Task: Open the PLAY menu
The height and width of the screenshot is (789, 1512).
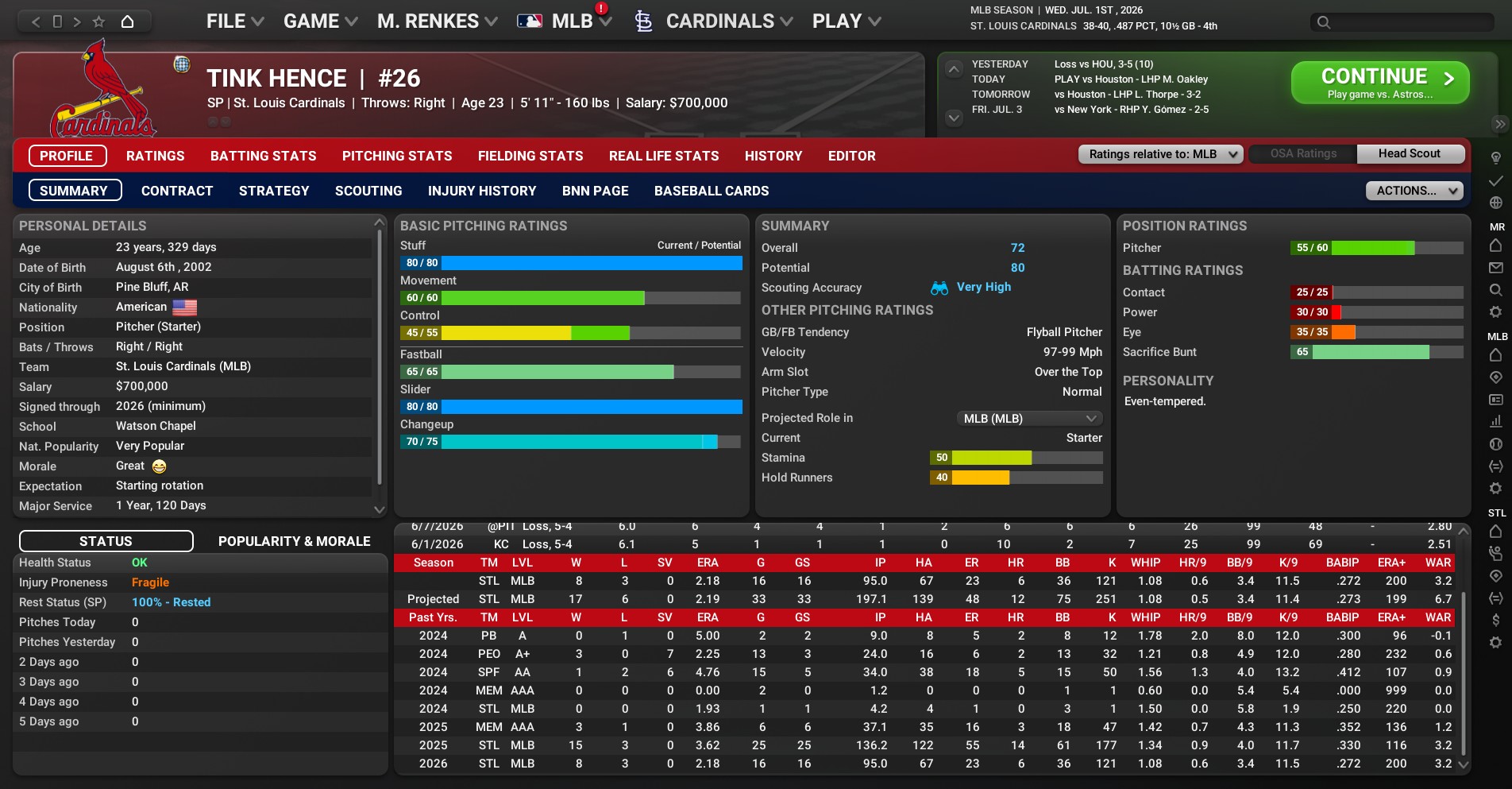Action: coord(847,21)
